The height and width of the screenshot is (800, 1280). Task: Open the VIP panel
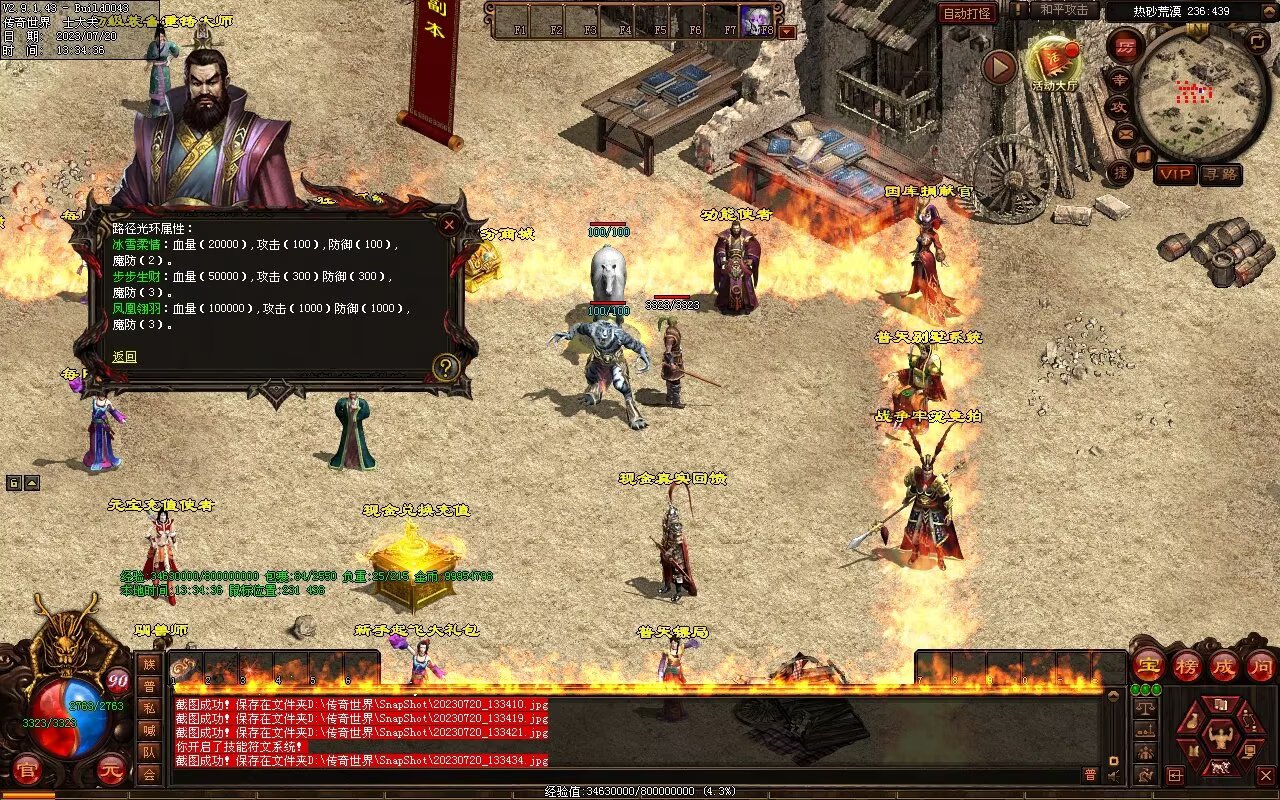pos(1175,174)
